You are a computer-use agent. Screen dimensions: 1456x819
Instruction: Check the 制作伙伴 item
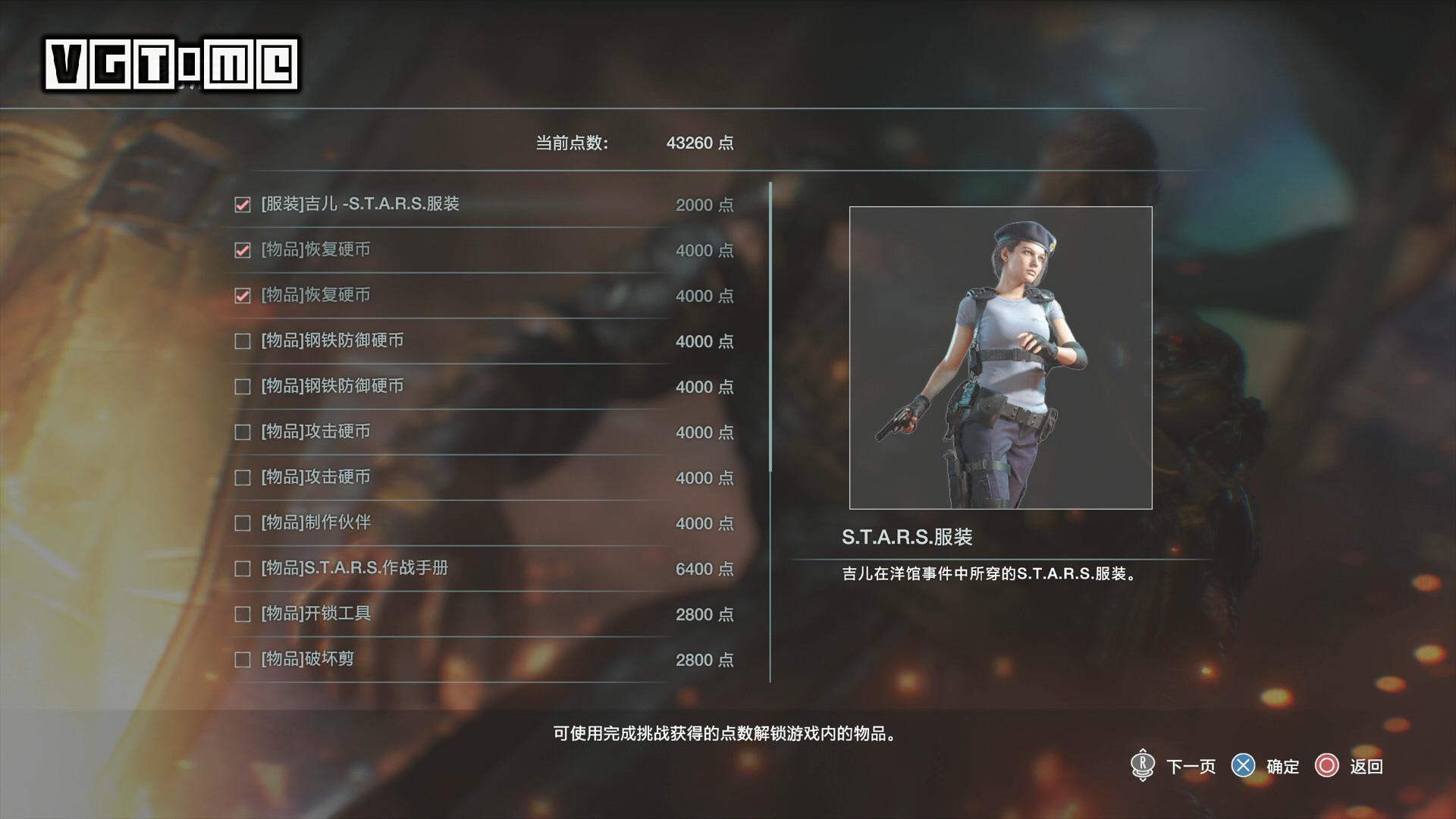[x=242, y=522]
